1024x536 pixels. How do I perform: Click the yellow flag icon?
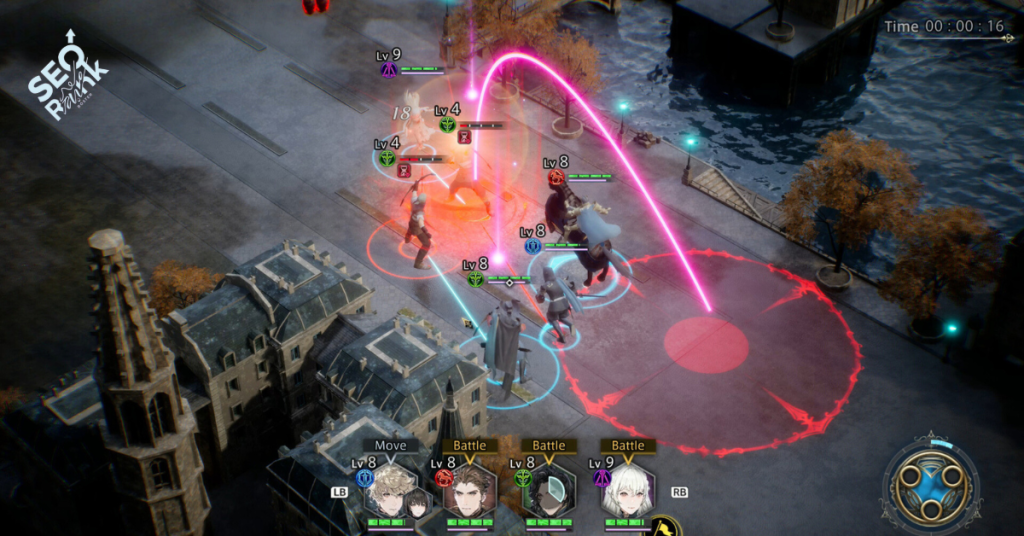tap(661, 526)
